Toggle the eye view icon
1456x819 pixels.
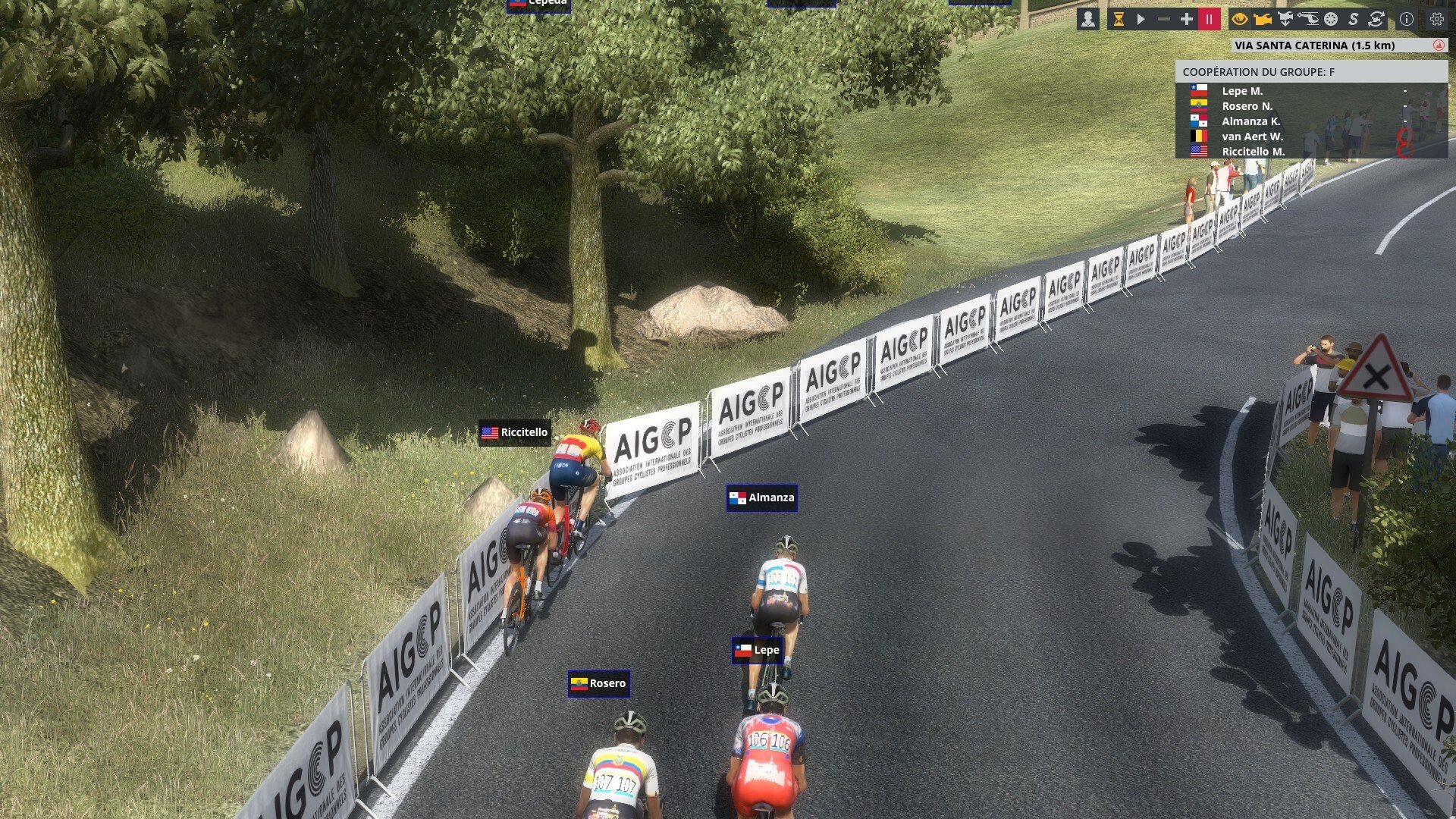[x=1240, y=19]
